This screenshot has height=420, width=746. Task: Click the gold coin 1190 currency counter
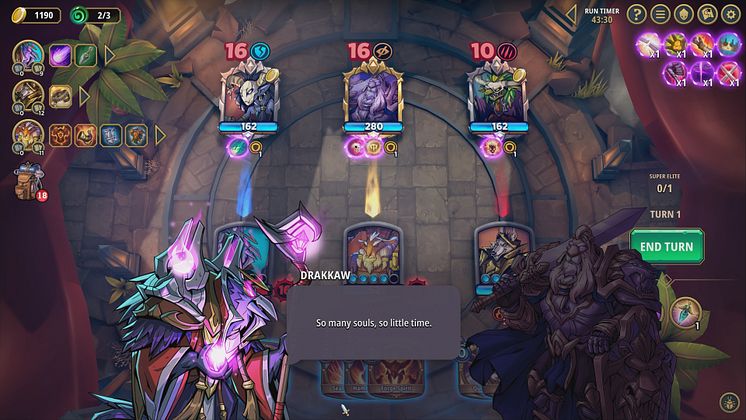click(x=35, y=15)
